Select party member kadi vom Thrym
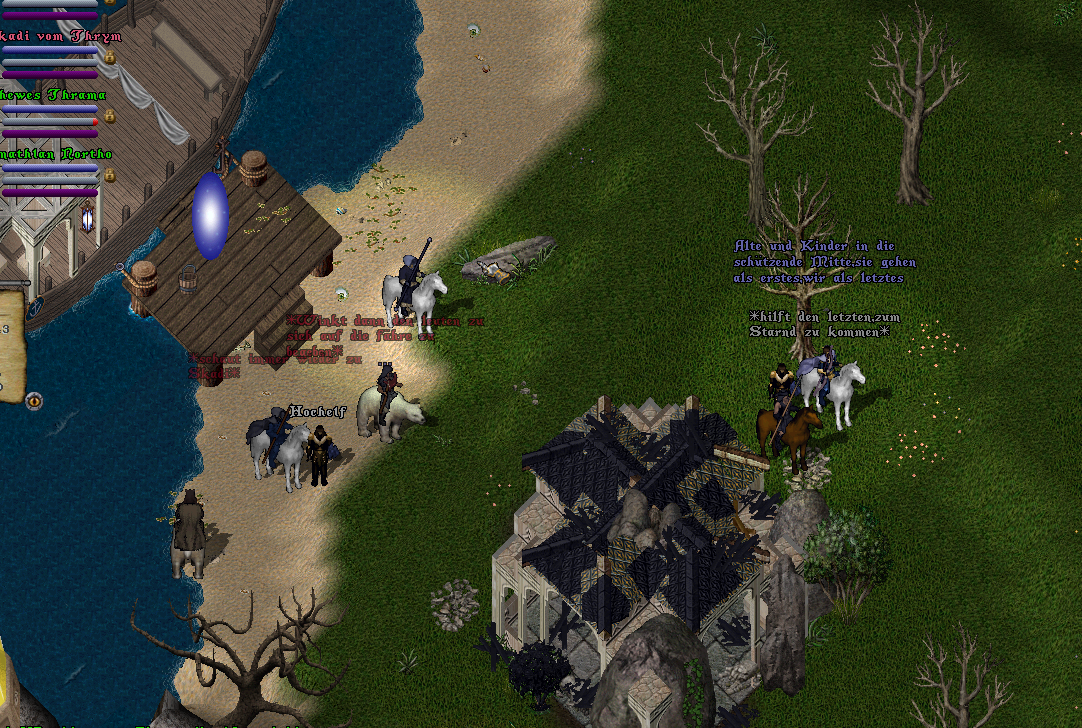Viewport: 1082px width, 728px height. pos(60,36)
